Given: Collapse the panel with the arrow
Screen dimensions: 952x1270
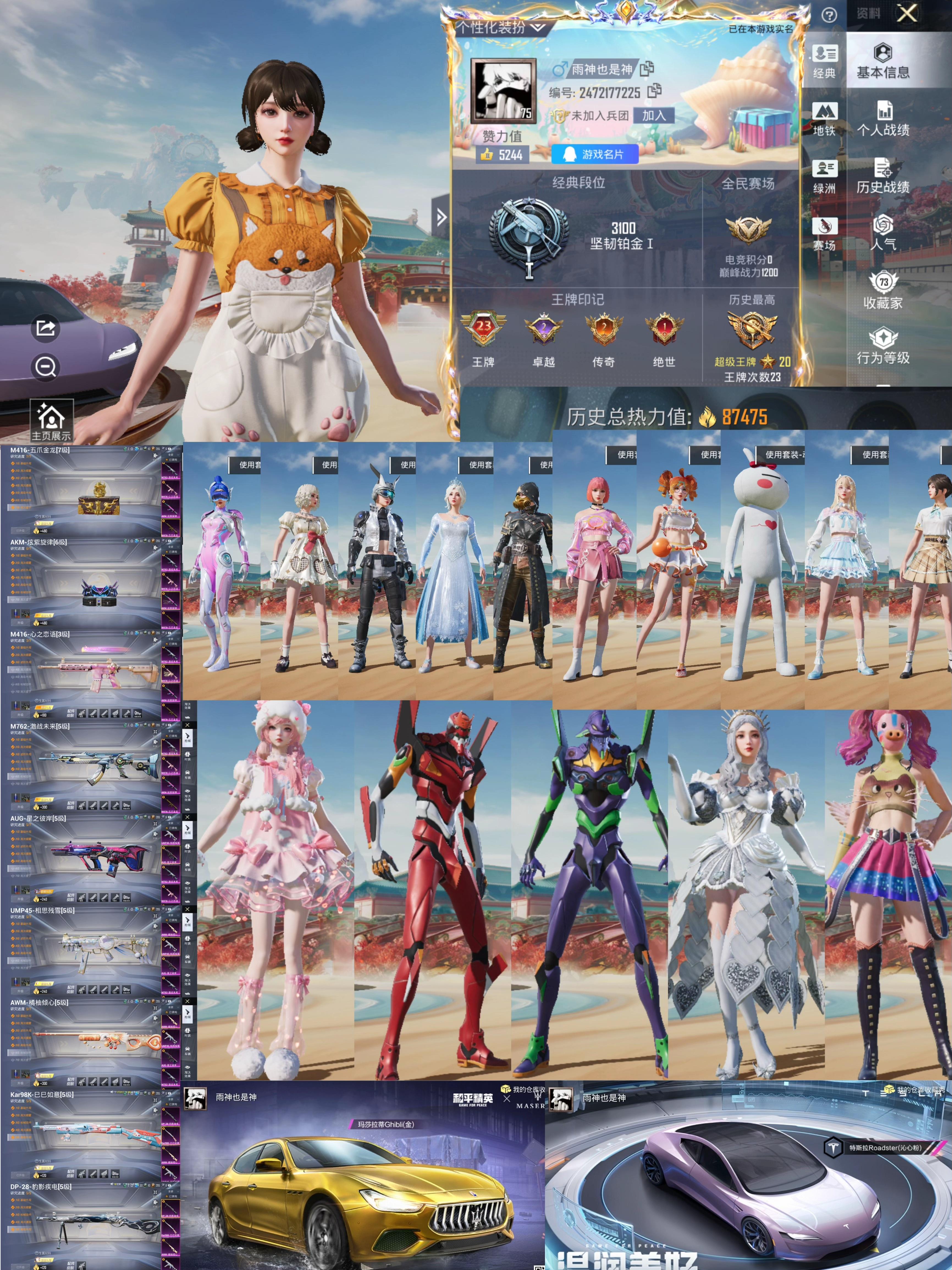Looking at the screenshot, I should tap(441, 217).
